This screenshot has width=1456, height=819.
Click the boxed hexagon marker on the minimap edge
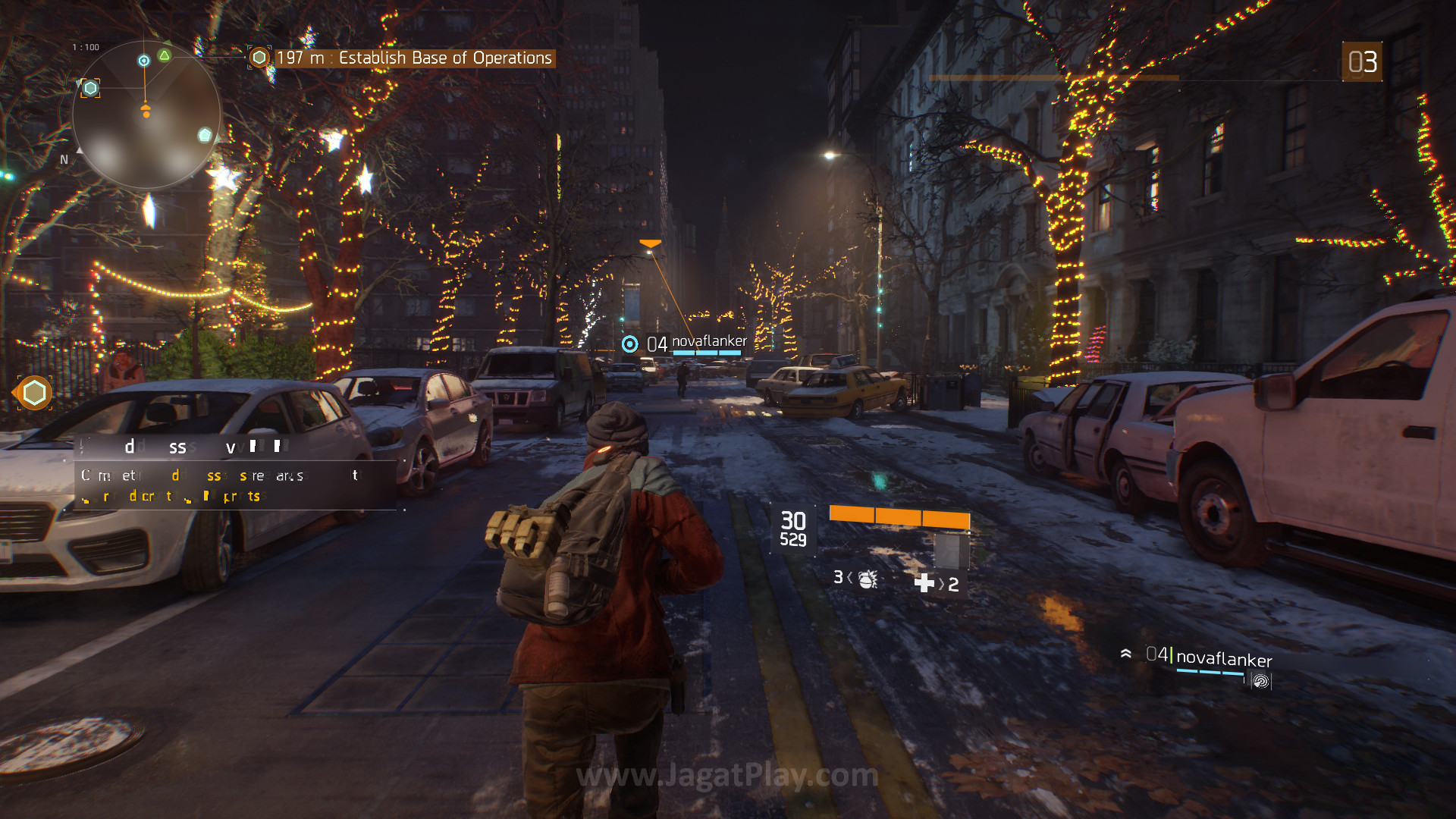pyautogui.click(x=90, y=88)
